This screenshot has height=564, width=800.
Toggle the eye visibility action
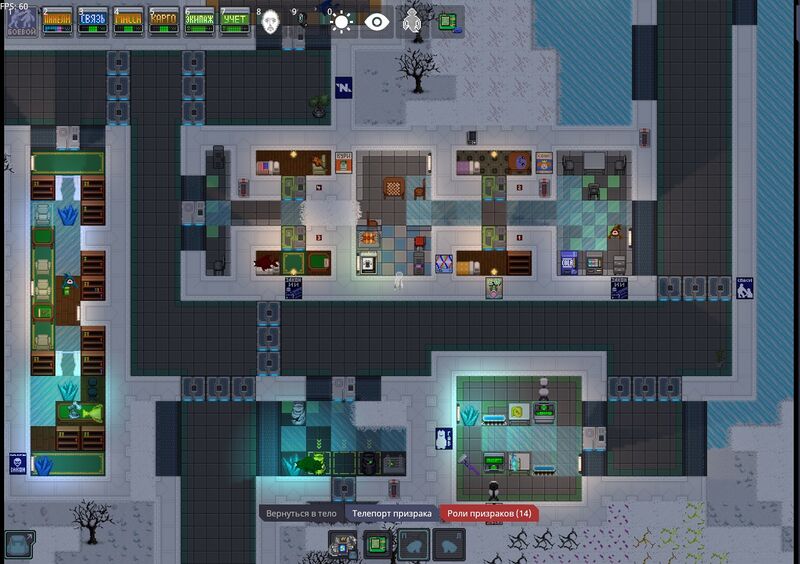pyautogui.click(x=377, y=22)
